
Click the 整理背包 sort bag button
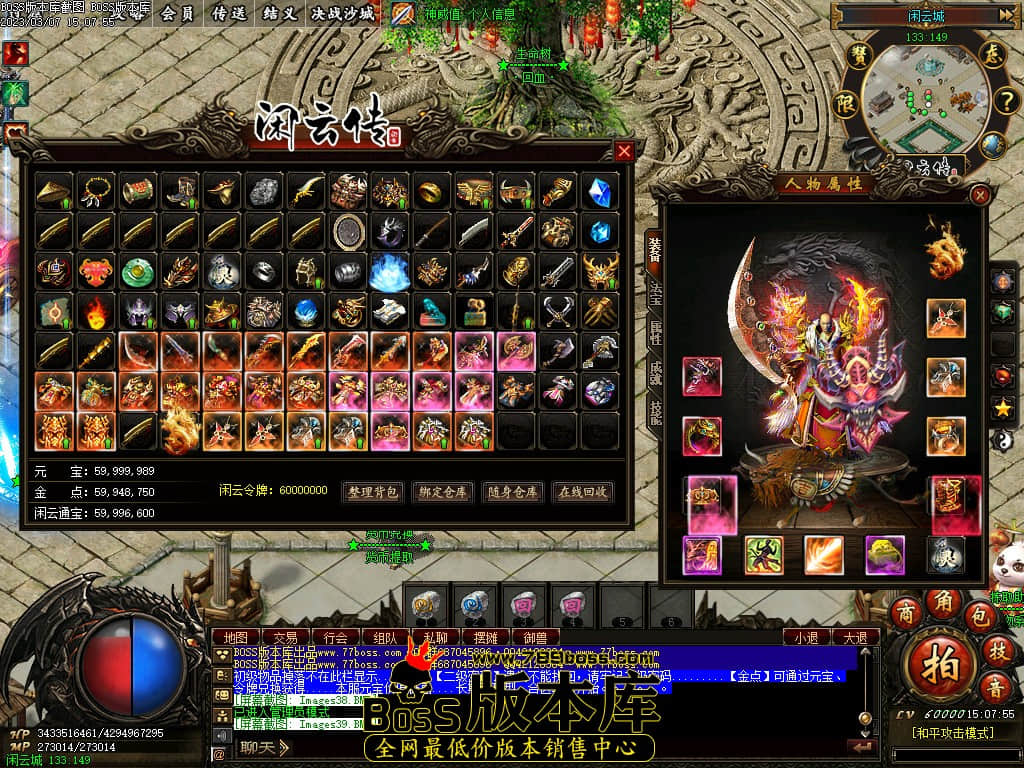click(x=373, y=492)
